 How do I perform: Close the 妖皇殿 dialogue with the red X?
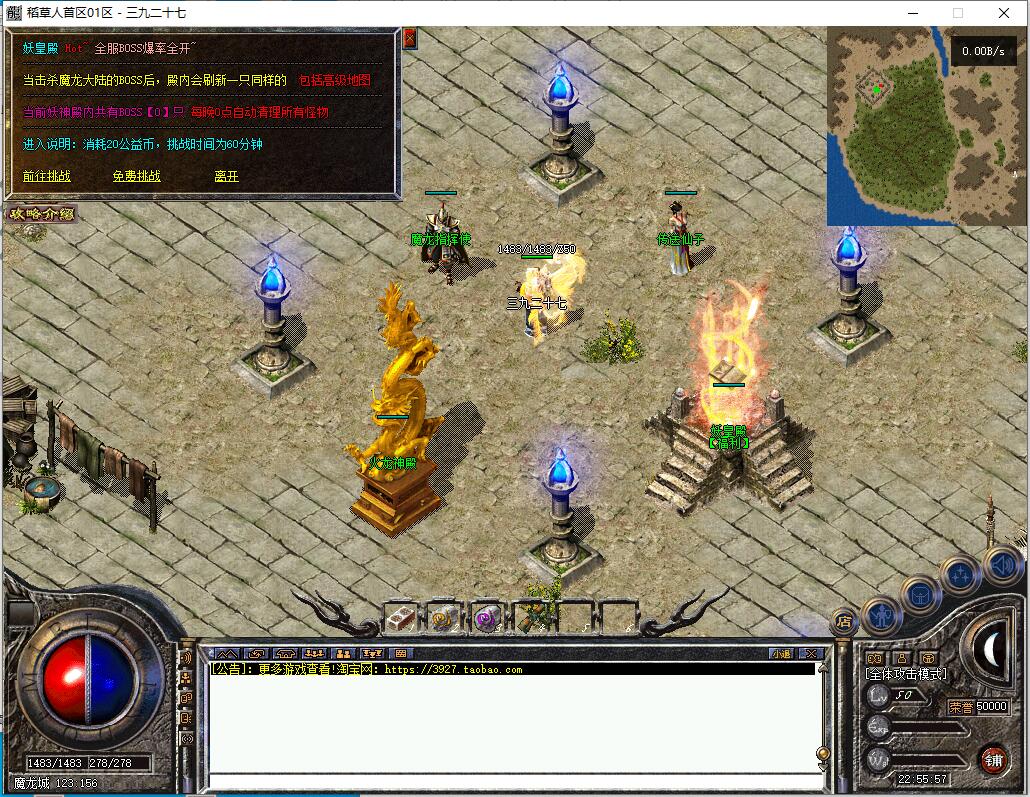[409, 38]
